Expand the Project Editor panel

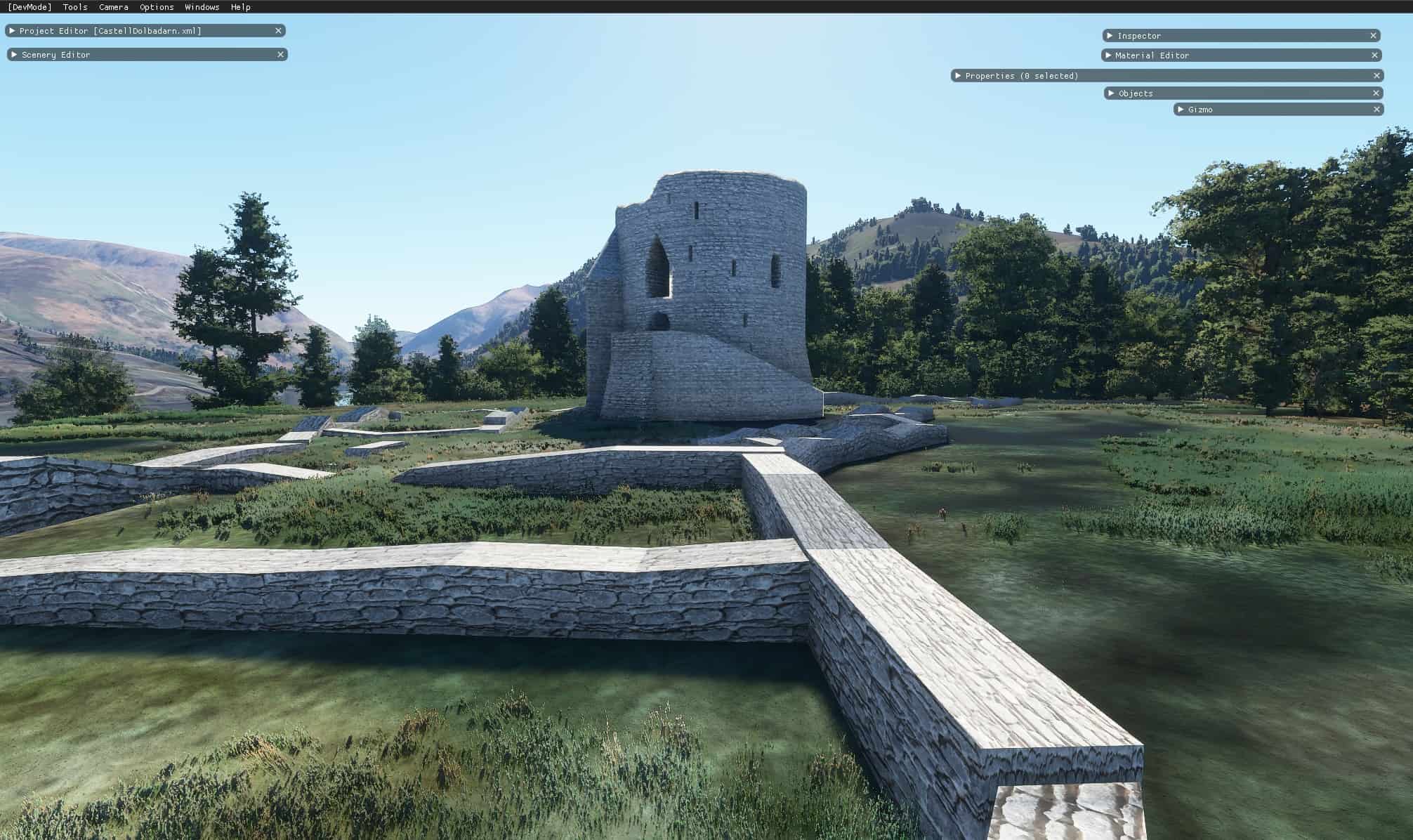(12, 31)
